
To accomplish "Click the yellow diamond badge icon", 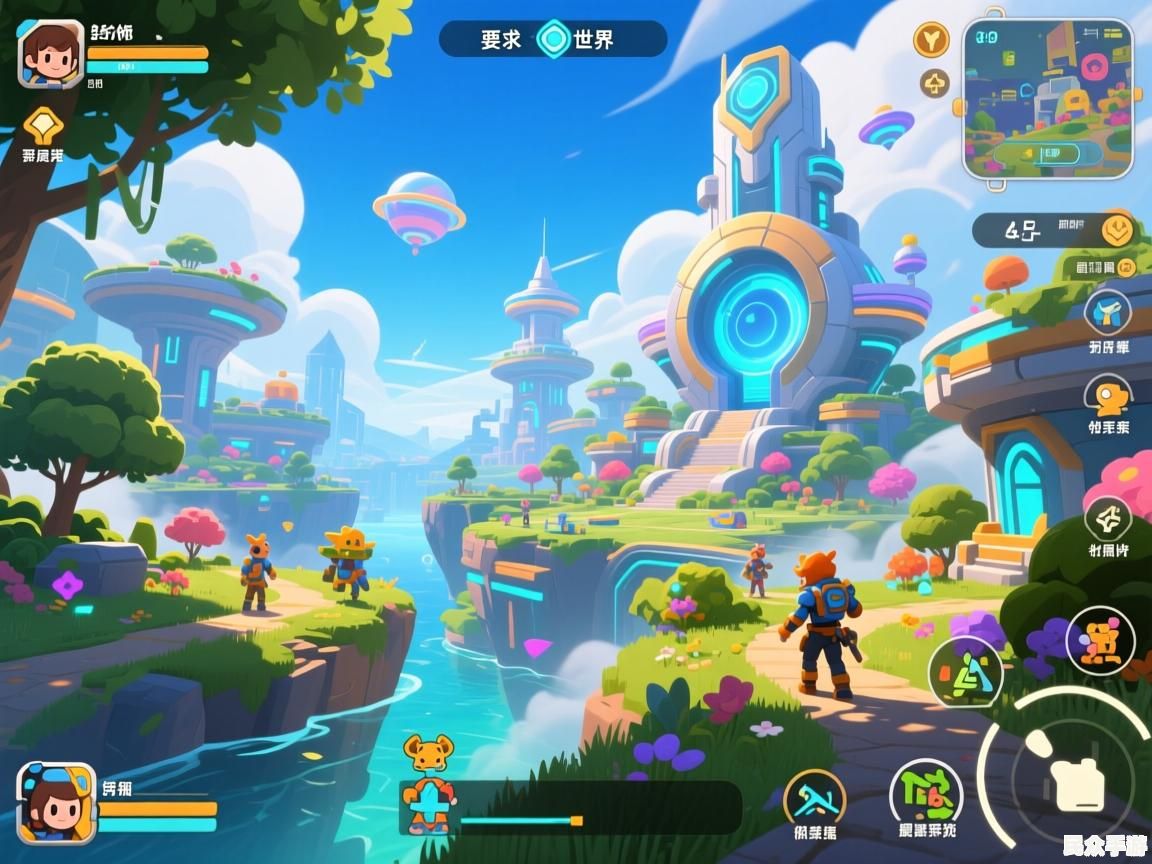I will pos(43,126).
